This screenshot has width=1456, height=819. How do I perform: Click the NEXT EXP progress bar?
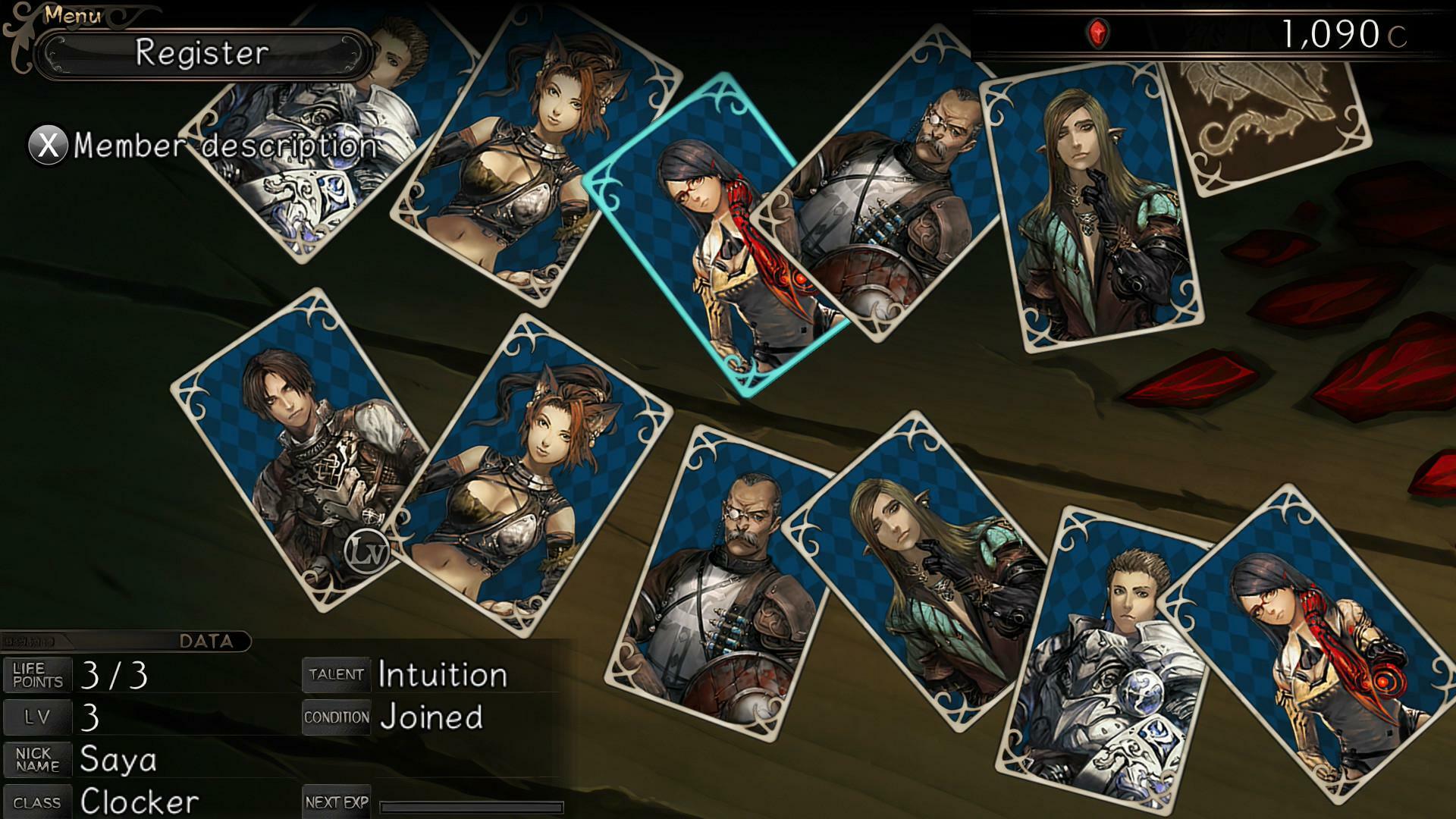click(474, 806)
